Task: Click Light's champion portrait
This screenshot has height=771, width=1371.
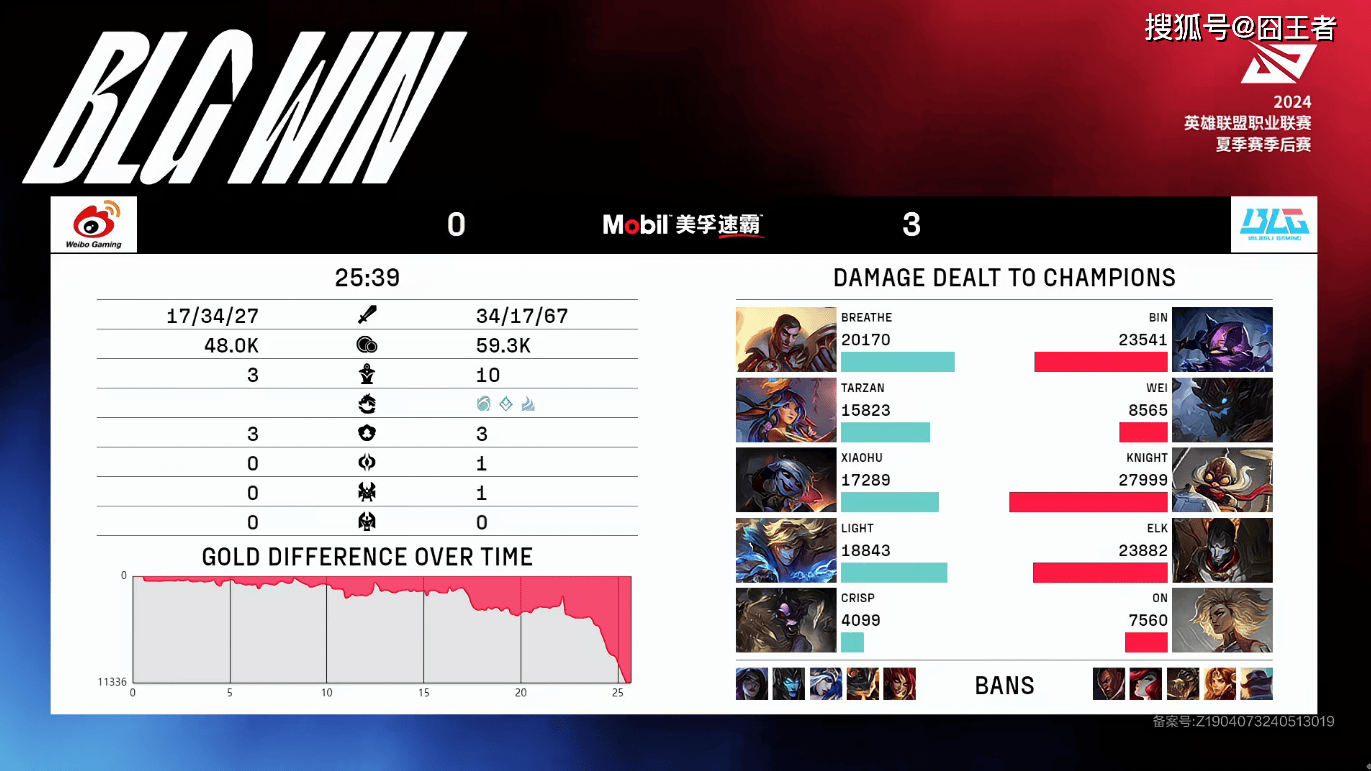Action: [x=786, y=550]
